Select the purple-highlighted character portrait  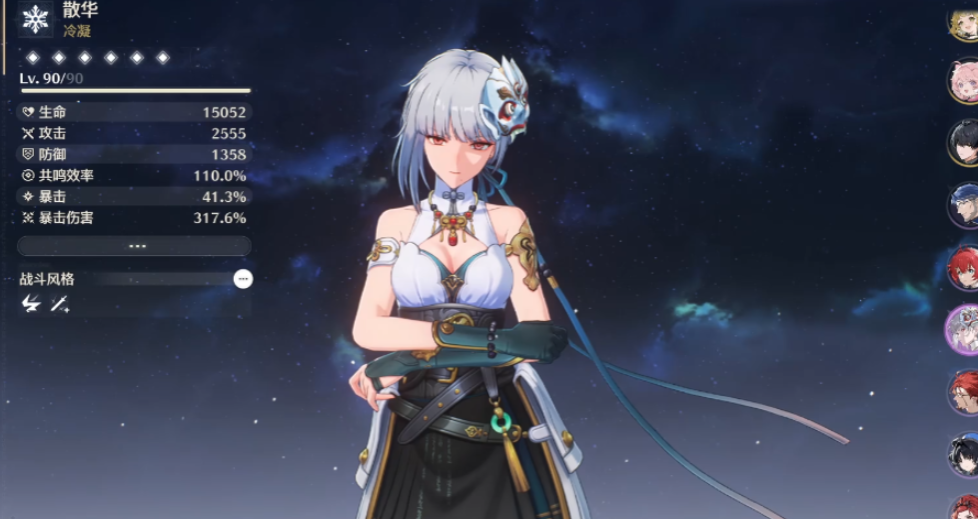pyautogui.click(x=964, y=328)
